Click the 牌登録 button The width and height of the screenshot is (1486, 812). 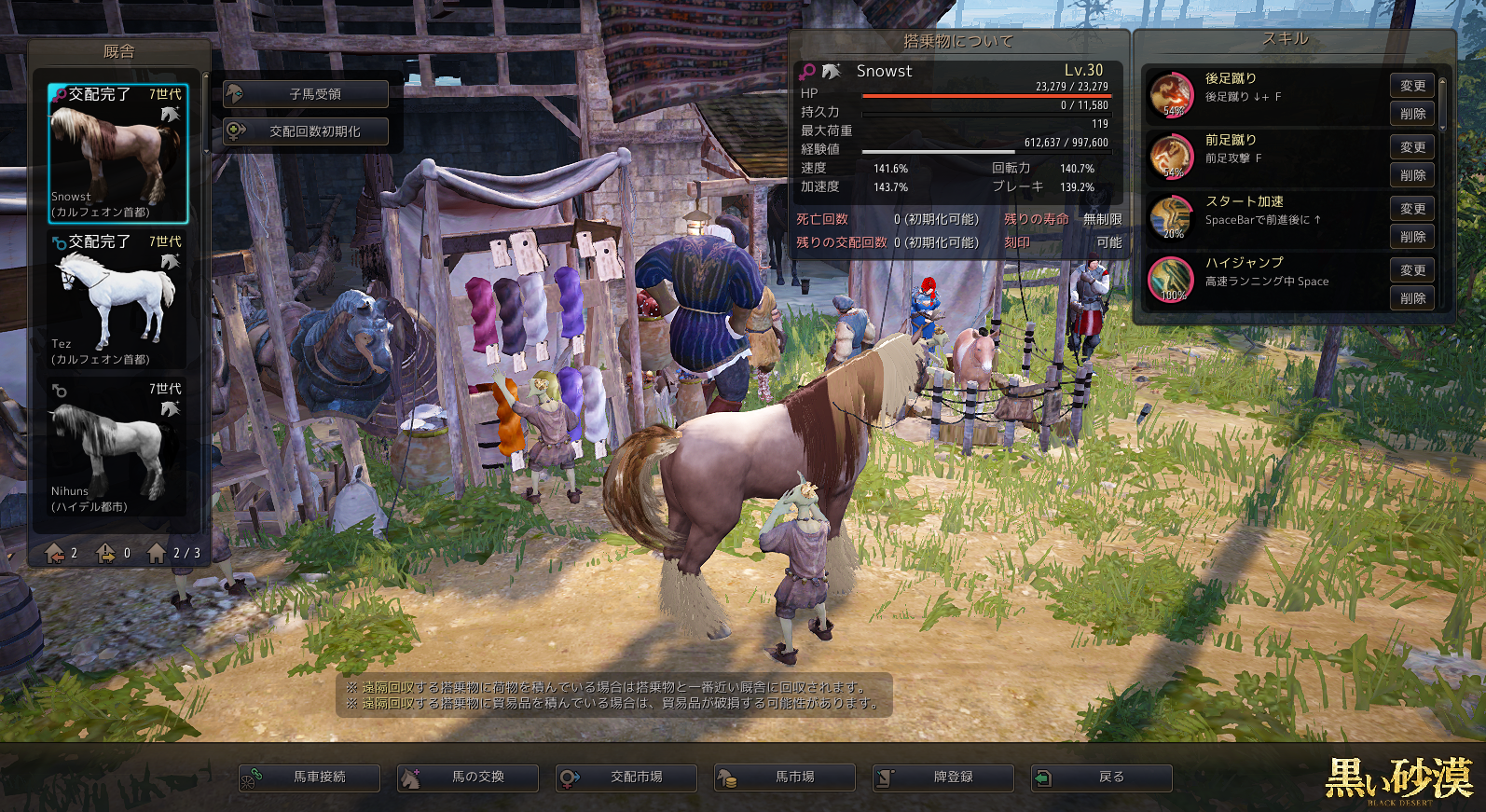pos(943,778)
